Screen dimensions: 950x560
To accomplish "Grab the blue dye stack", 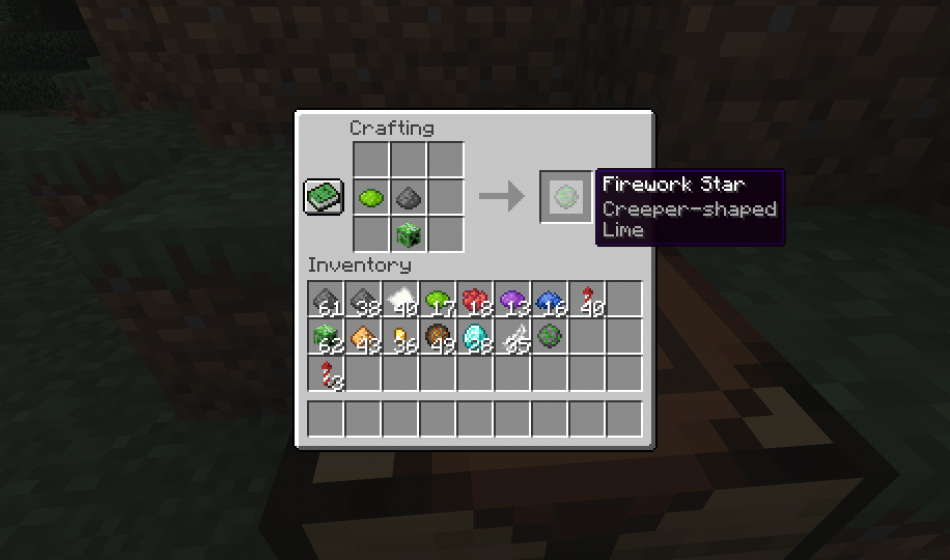I will [548, 300].
